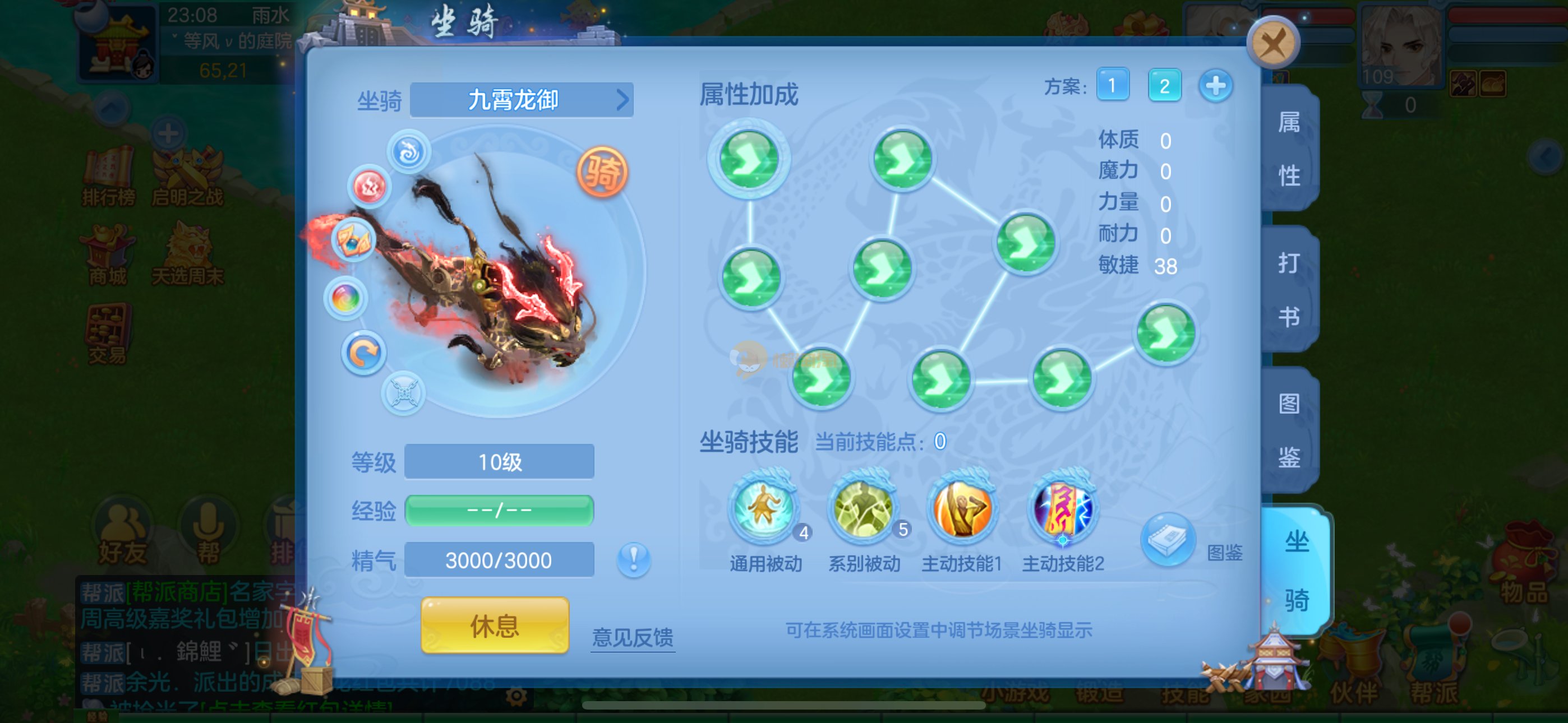
Task: Open the 图鉴 side tab
Action: coord(1289,430)
